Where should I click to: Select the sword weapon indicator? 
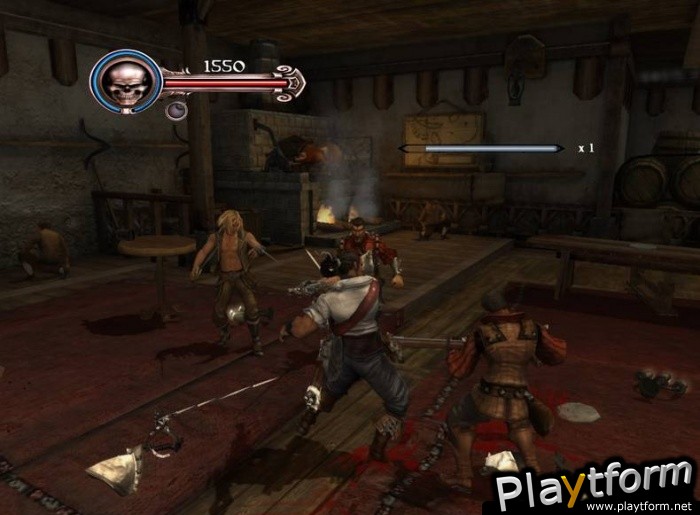481,148
